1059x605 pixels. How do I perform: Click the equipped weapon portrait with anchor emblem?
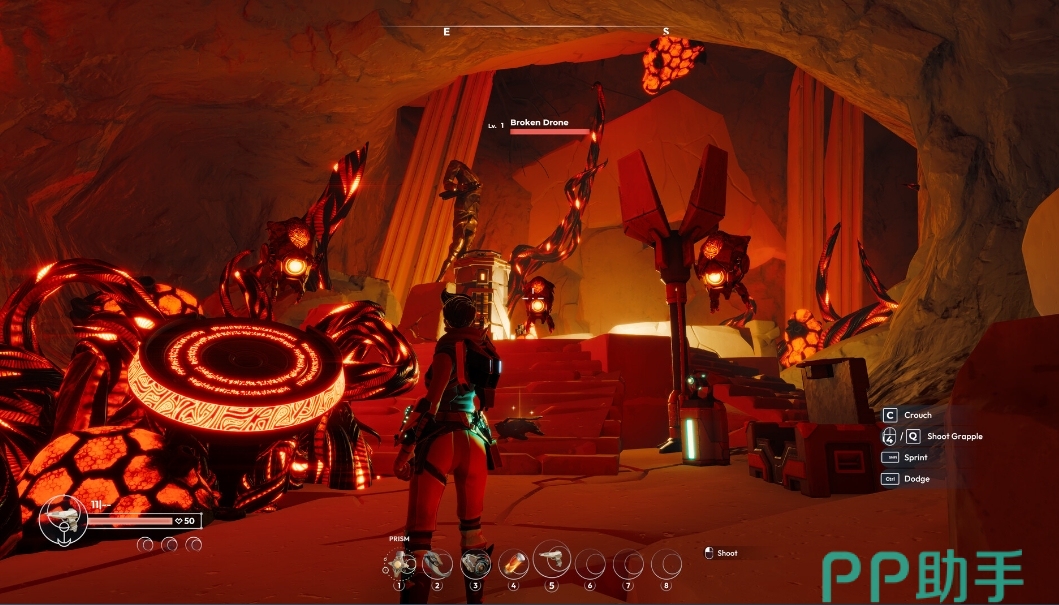point(63,519)
